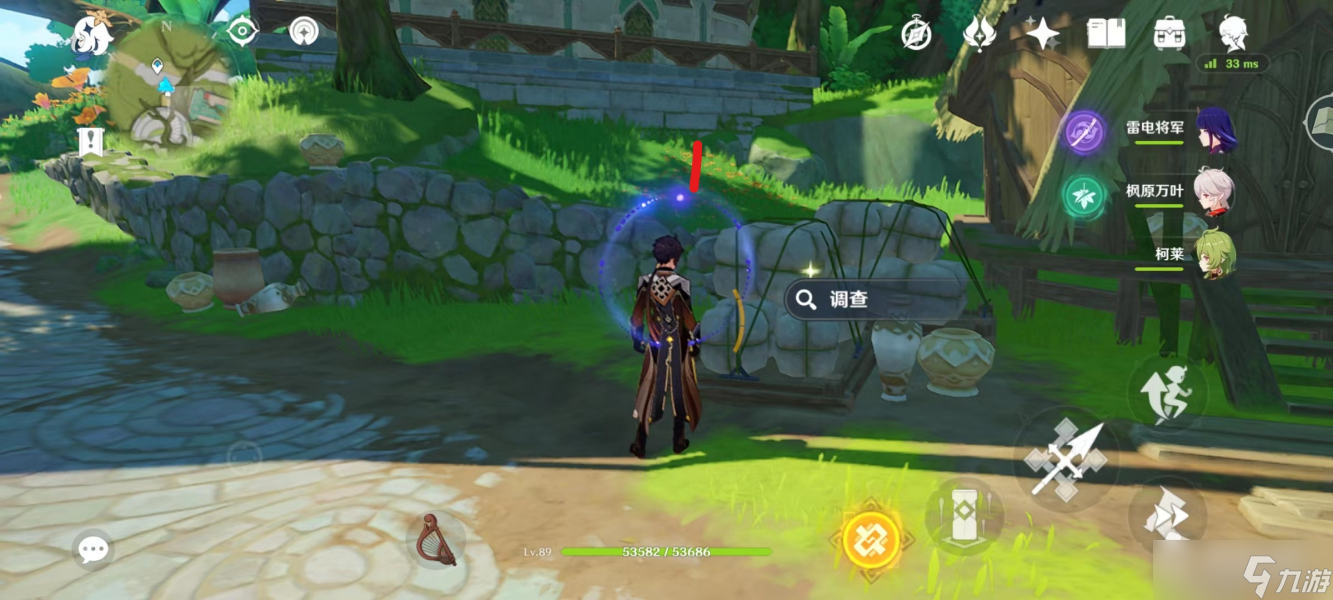This screenshot has width=1333, height=600.
Task: Open the chat speech bubble
Action: pos(93,548)
